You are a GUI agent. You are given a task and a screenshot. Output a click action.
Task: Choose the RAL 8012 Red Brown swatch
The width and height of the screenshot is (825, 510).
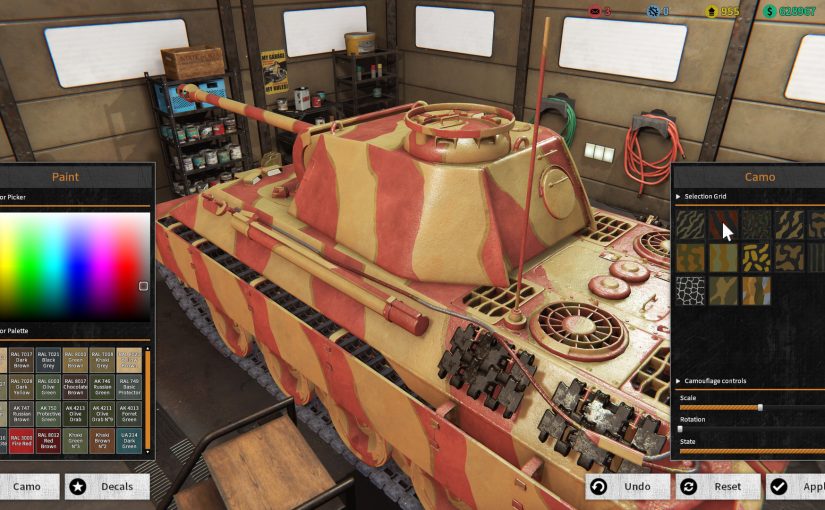click(x=48, y=440)
